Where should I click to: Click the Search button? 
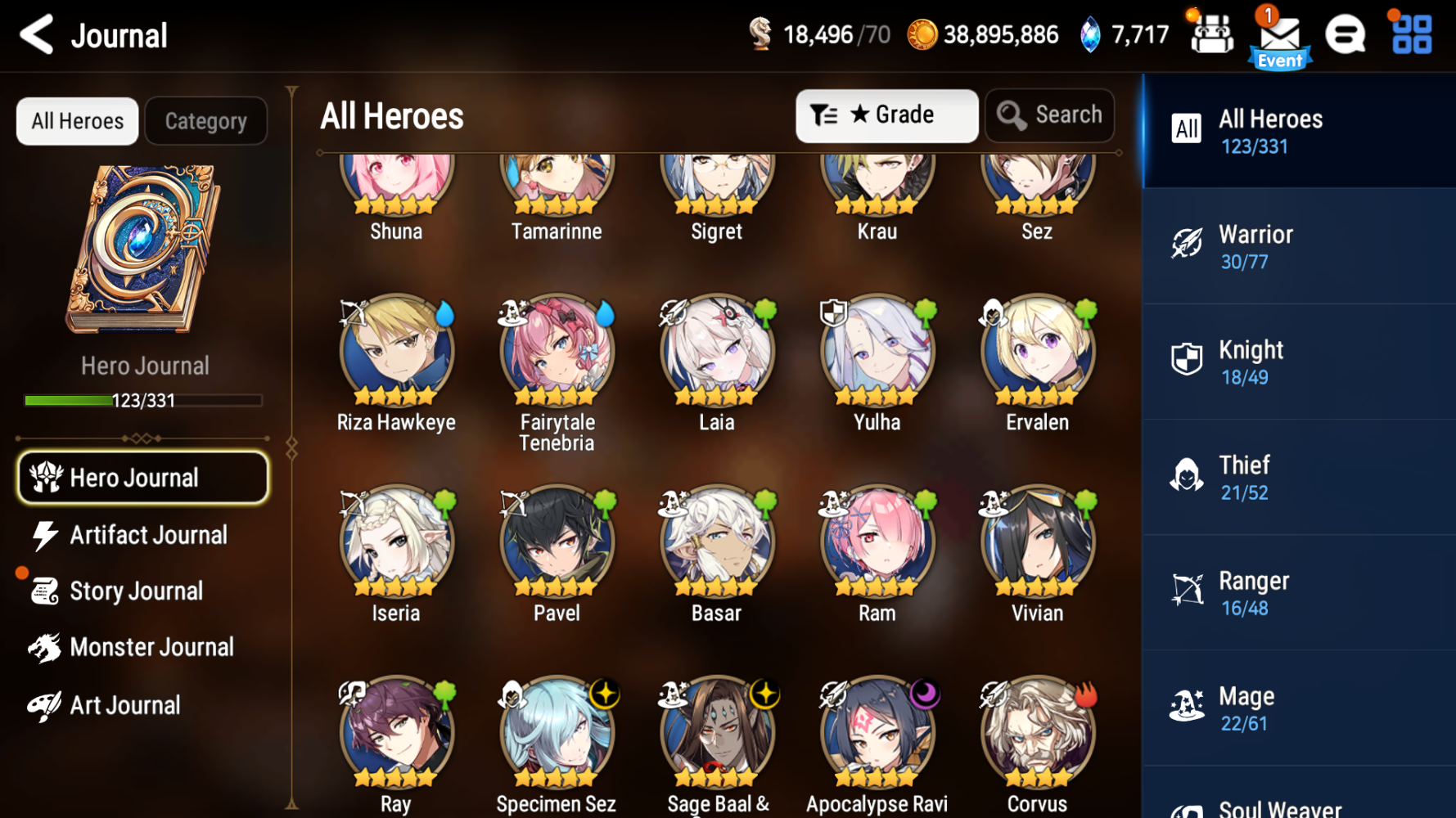(x=1049, y=115)
